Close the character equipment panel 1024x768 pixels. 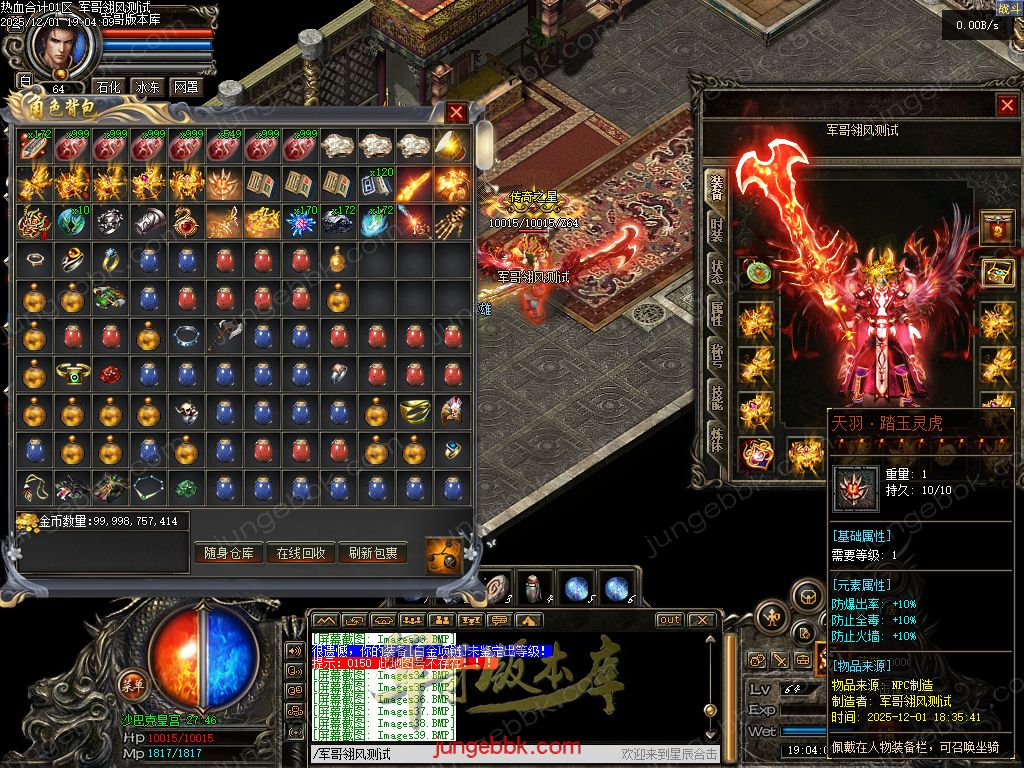tap(1006, 105)
